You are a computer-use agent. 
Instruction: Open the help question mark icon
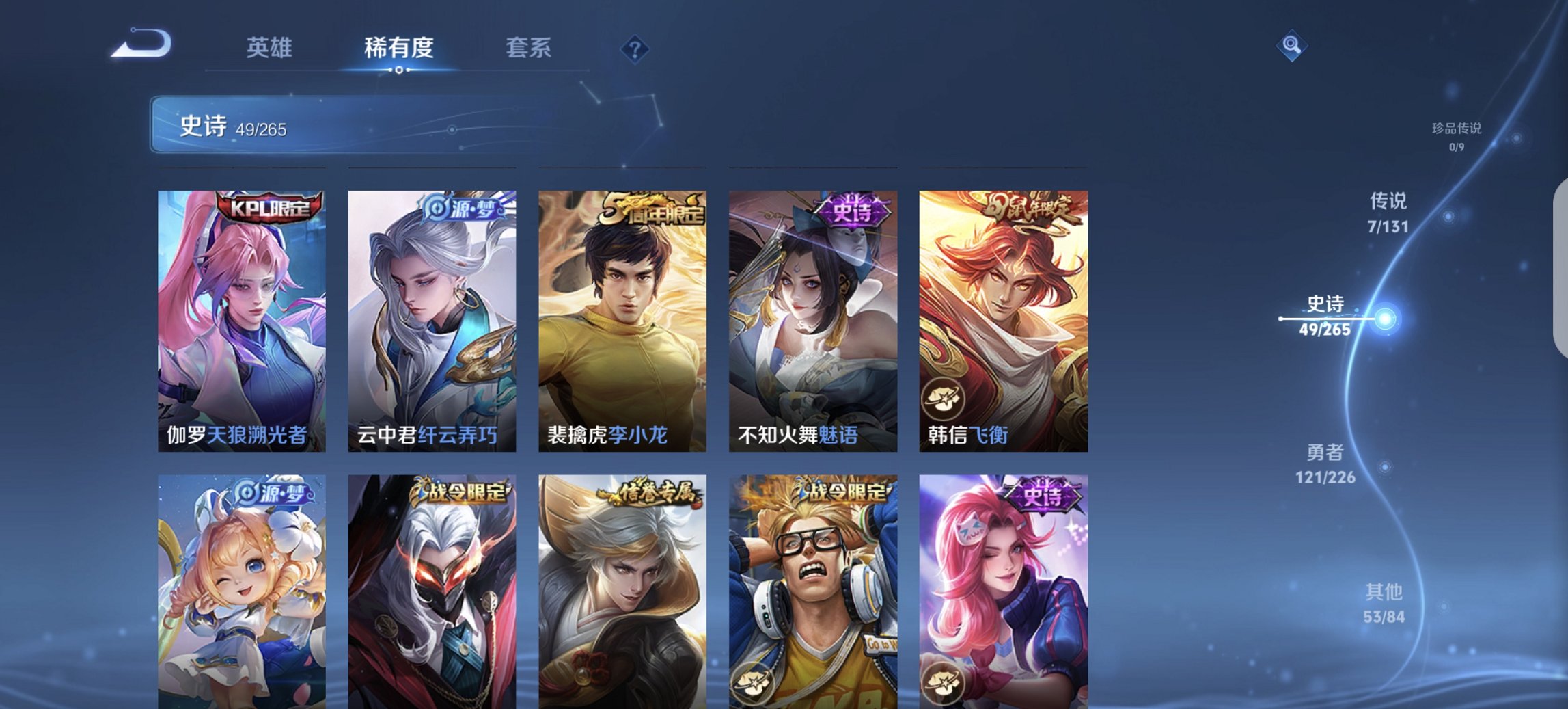635,48
